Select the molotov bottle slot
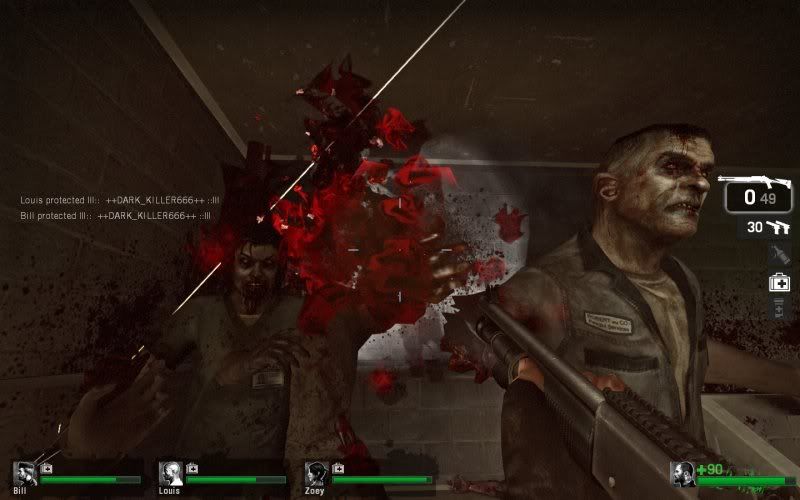This screenshot has width=800, height=500. coord(780,256)
